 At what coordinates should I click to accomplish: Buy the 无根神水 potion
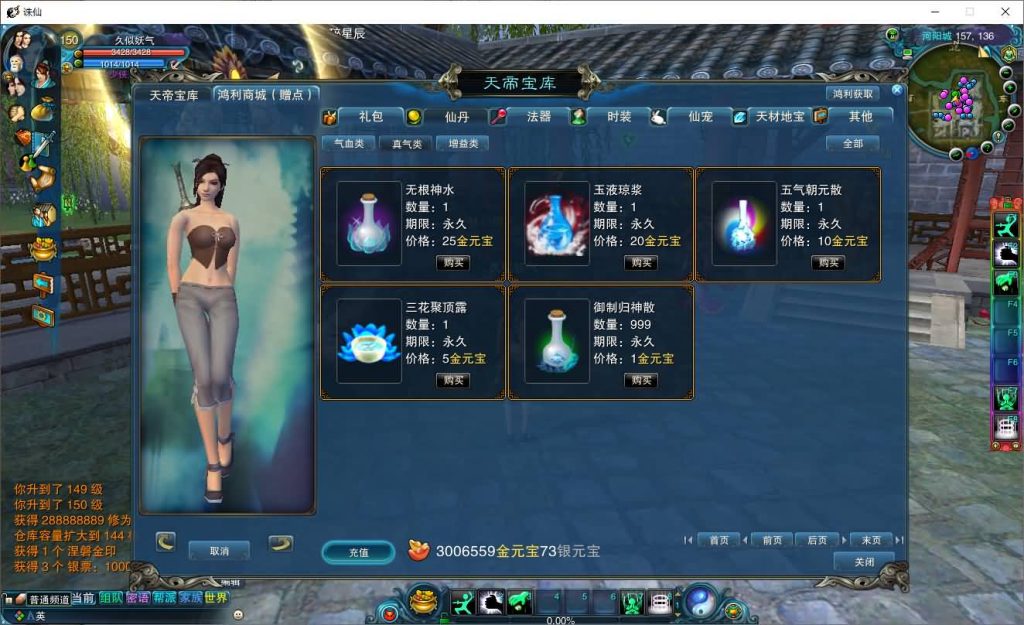coord(453,263)
